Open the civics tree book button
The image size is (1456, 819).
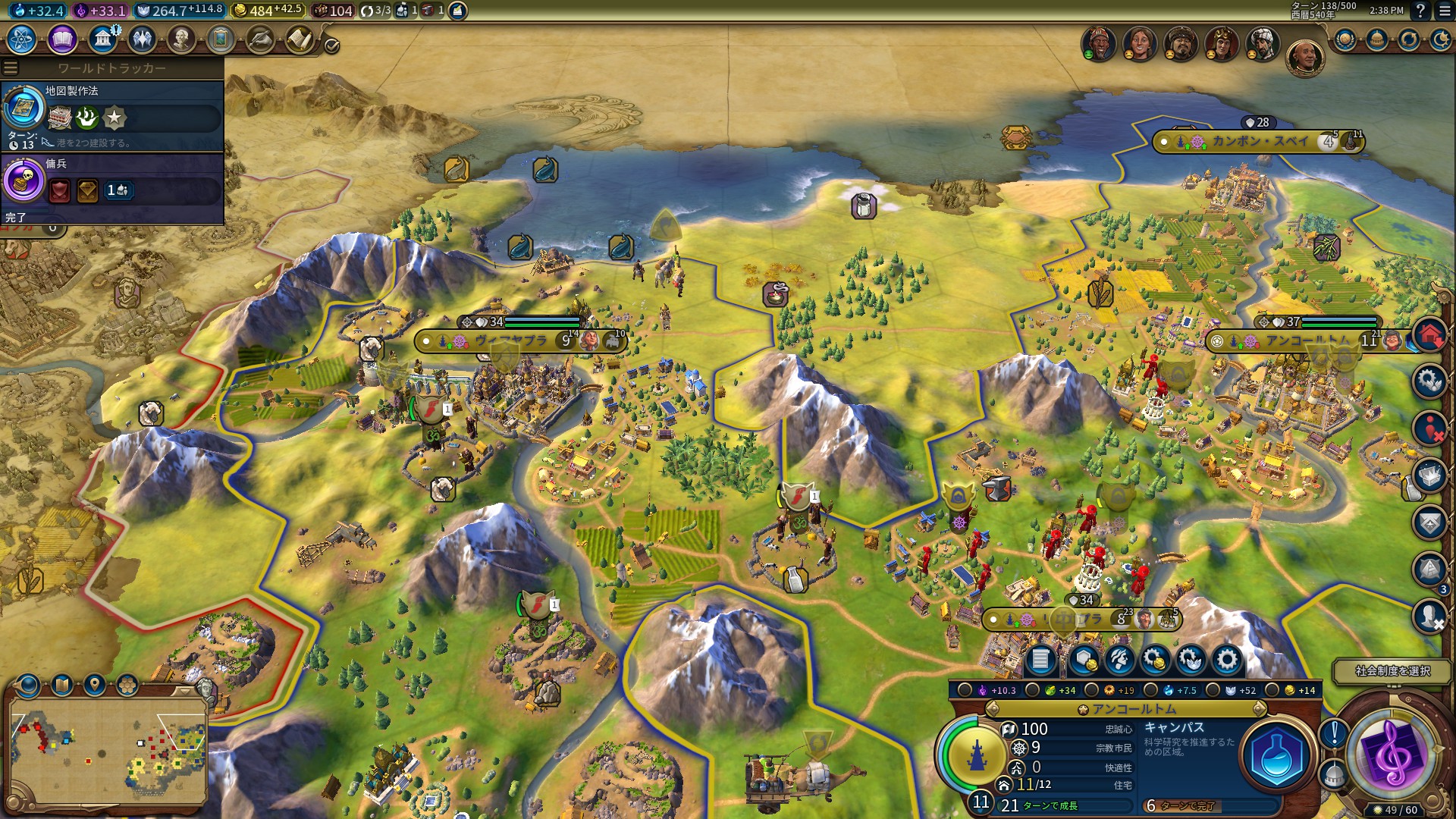click(x=62, y=39)
